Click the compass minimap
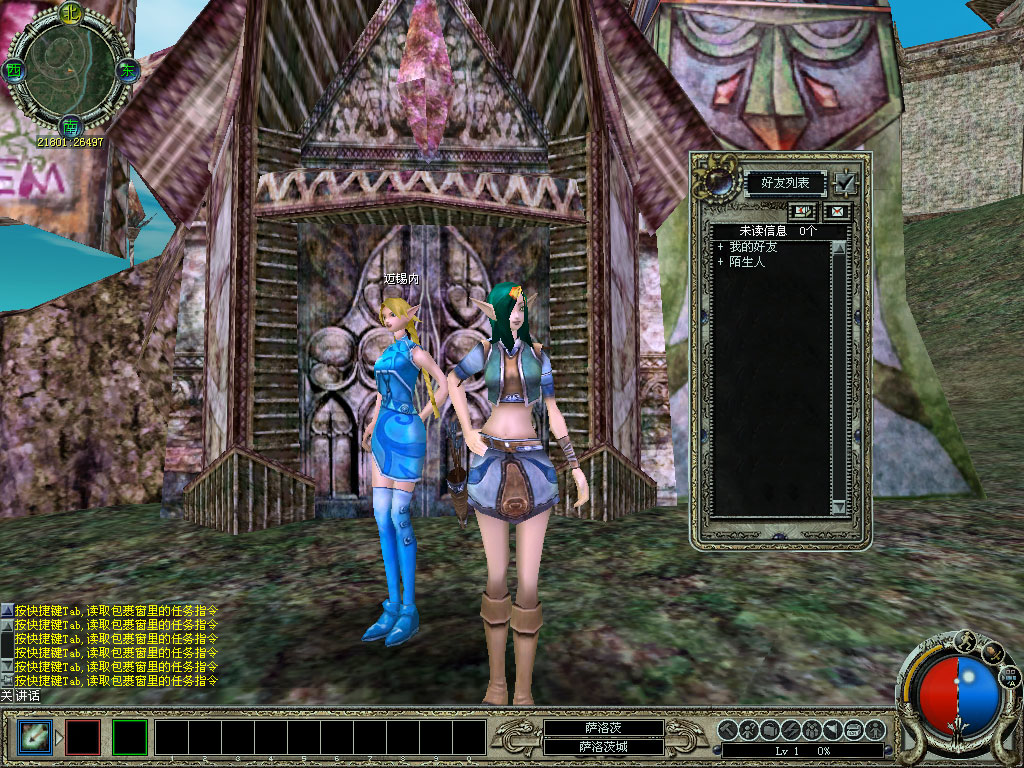 (x=69, y=70)
